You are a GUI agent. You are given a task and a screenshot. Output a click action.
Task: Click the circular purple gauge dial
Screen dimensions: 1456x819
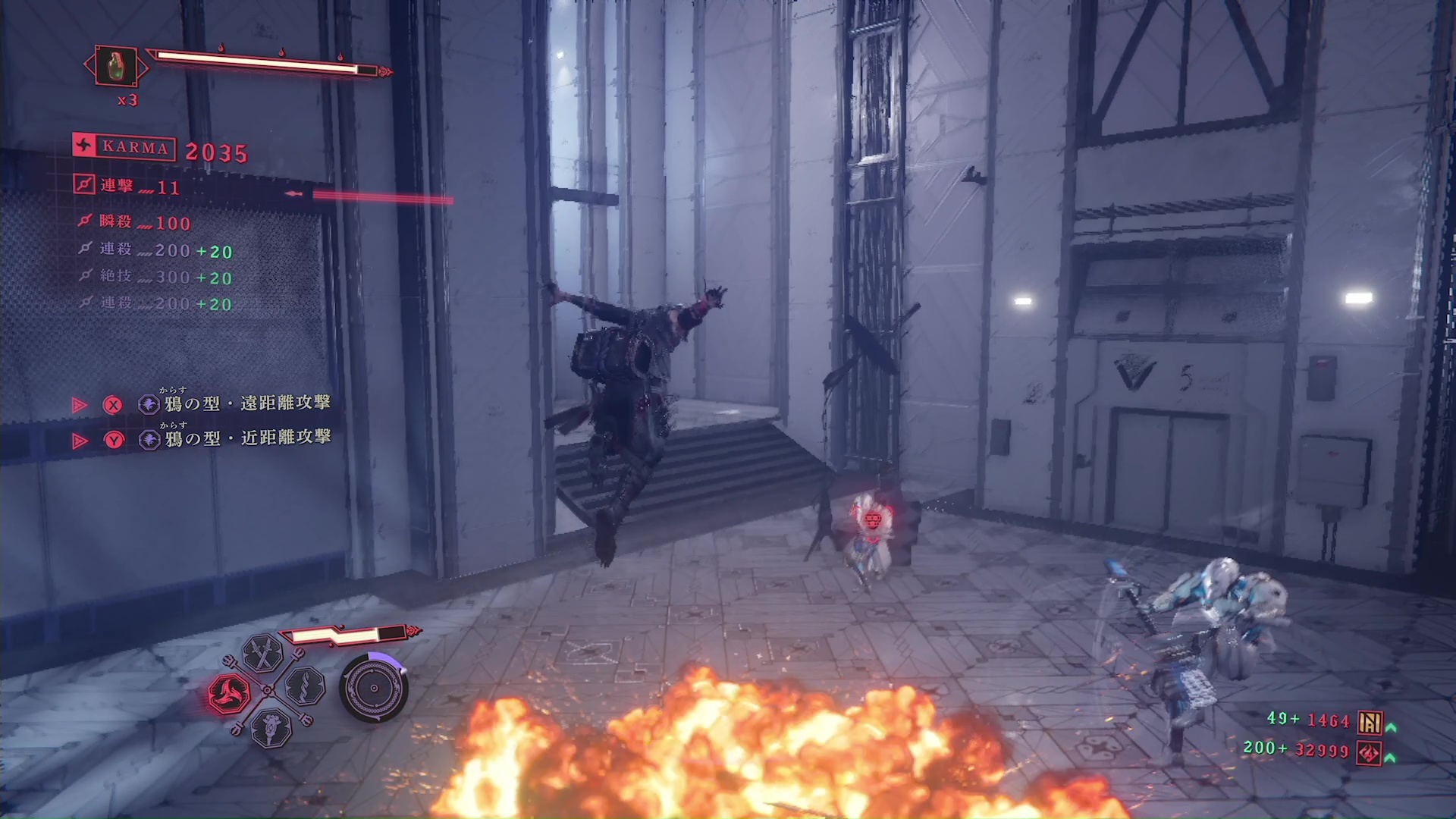pos(374,689)
